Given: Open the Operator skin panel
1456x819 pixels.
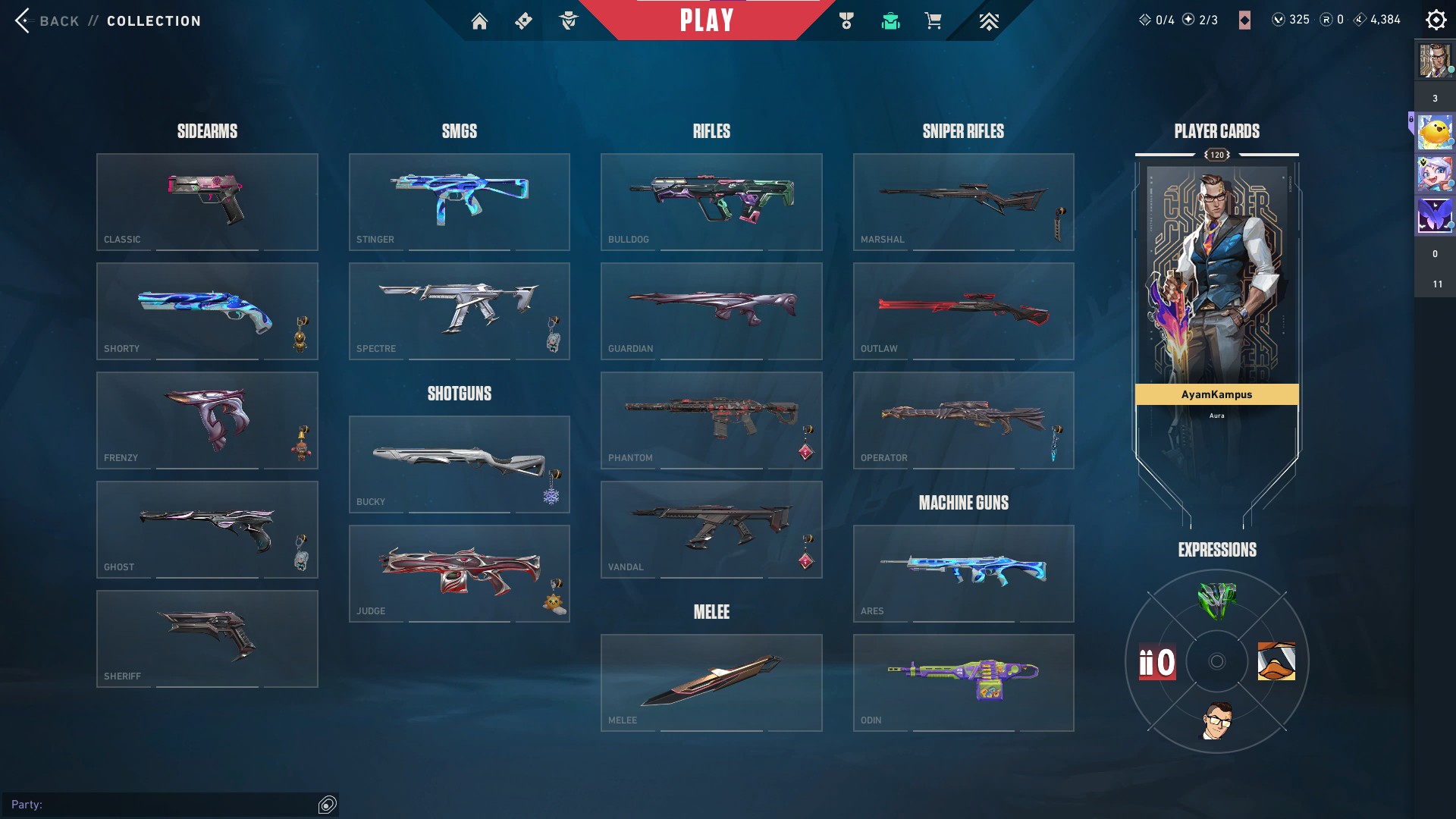Looking at the screenshot, I should 964,420.
